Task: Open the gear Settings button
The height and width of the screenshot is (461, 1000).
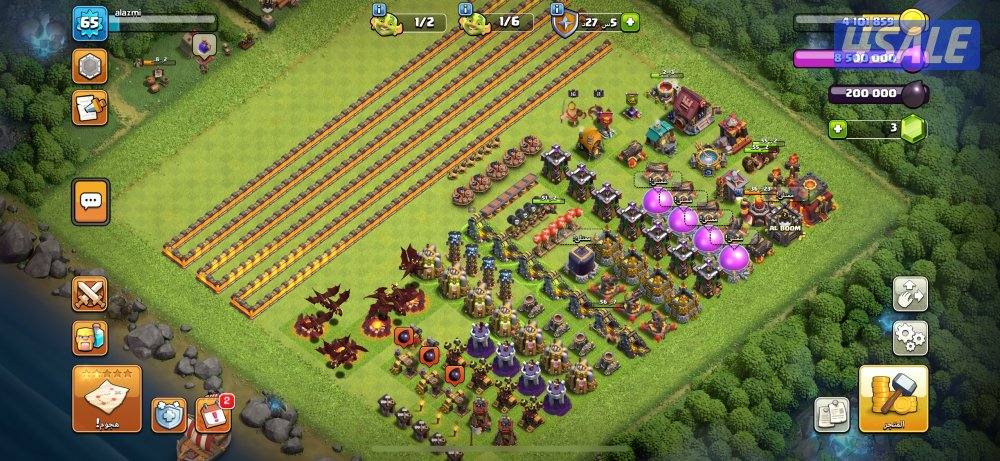Action: coord(910,336)
